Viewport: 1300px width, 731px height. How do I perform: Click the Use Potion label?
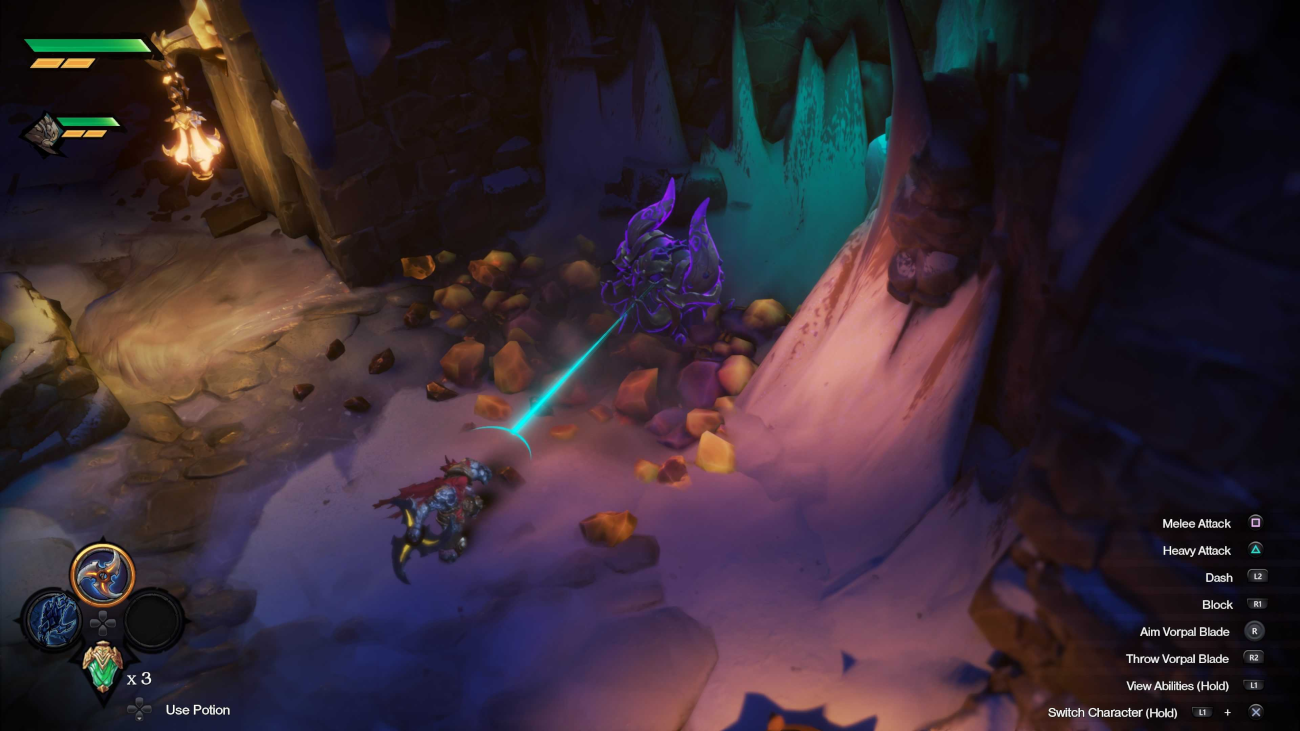pyautogui.click(x=196, y=709)
